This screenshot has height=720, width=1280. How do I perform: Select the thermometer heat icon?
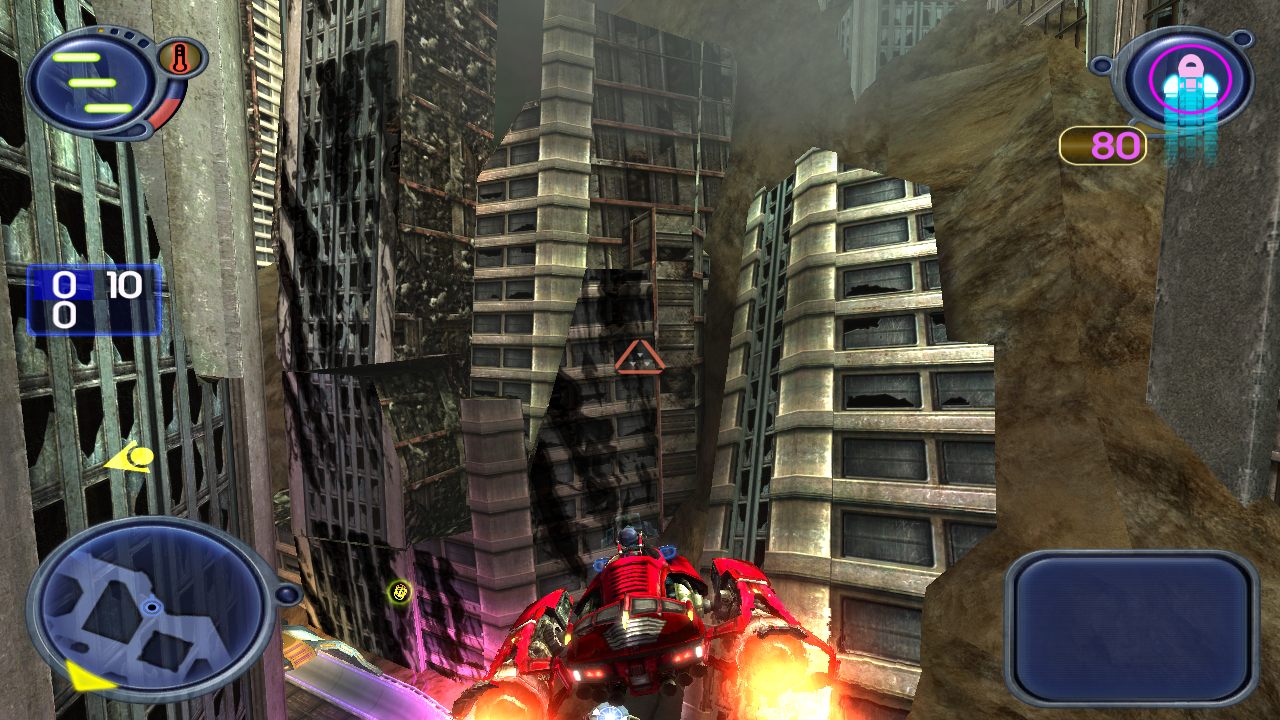180,57
